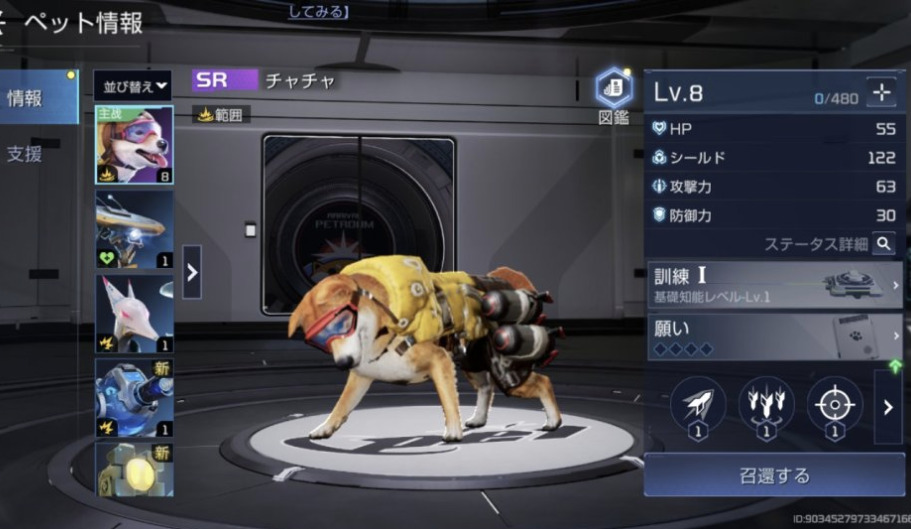Open the 訓練 training panel
Screen dimensions: 911x529
click(774, 284)
